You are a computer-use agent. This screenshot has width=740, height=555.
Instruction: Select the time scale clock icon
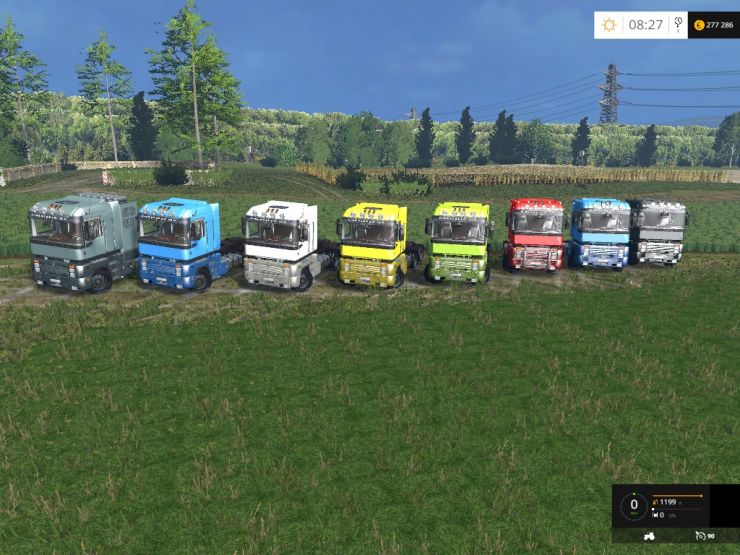coord(679,24)
